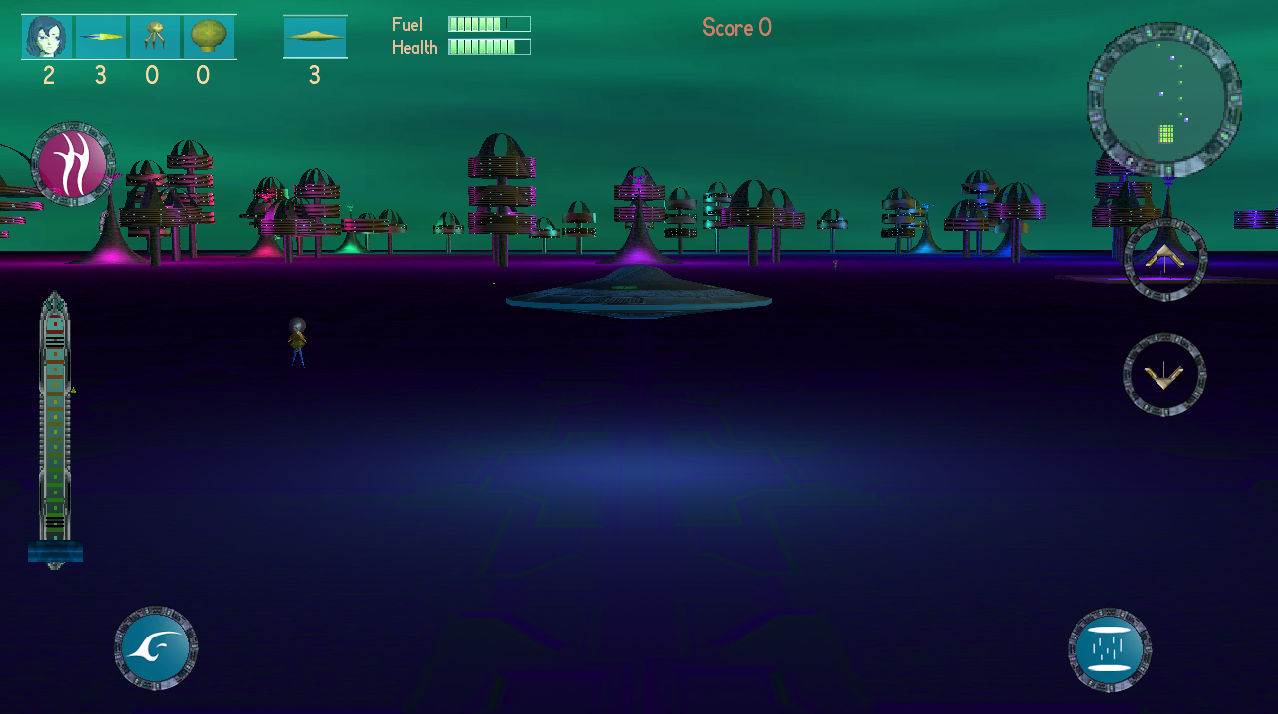Screen dimensions: 1278x714
Task: Select the yellow fighter ship icon
Action: (101, 37)
